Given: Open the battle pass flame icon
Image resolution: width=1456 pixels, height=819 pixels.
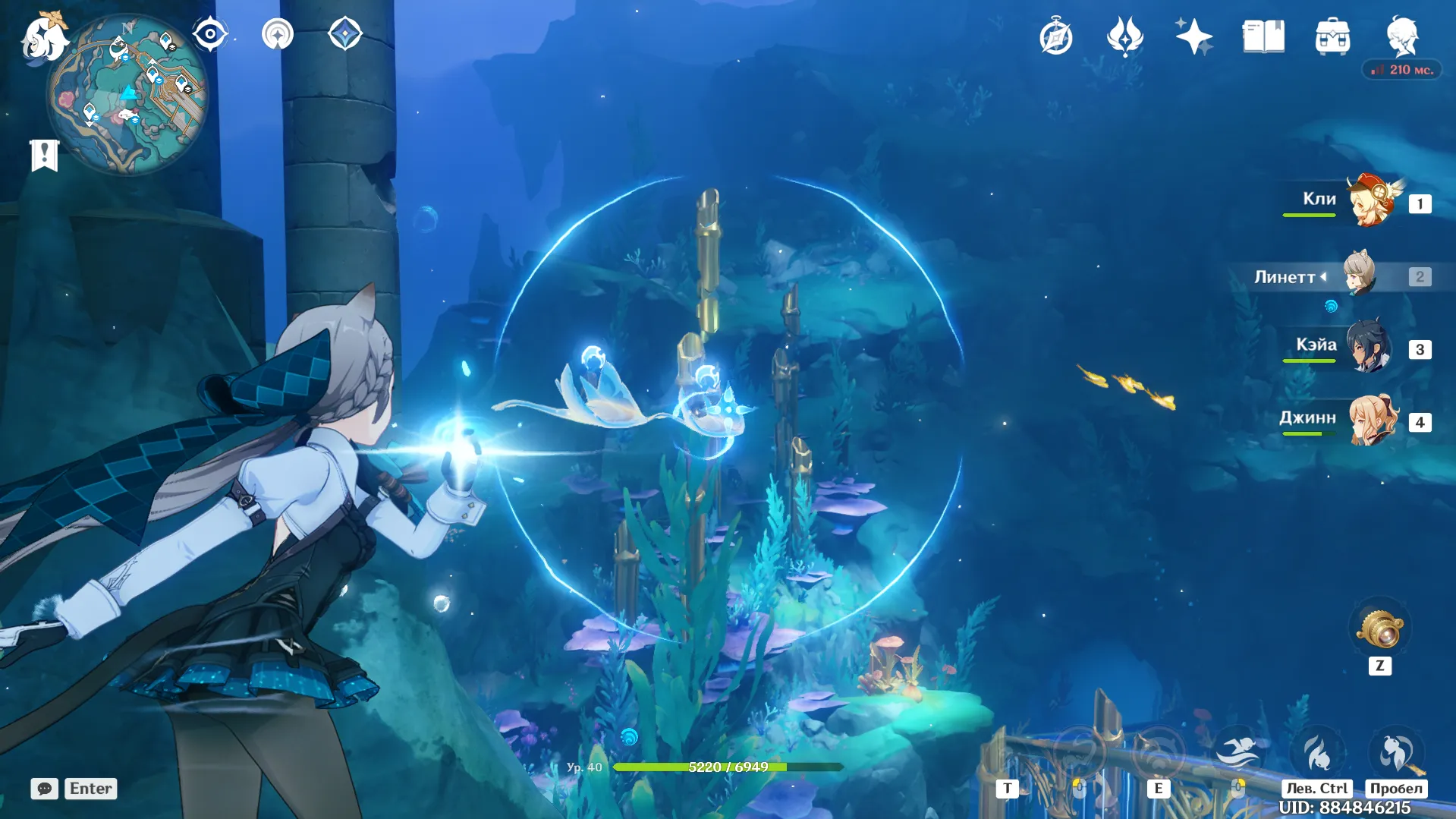Looking at the screenshot, I should (x=1124, y=36).
